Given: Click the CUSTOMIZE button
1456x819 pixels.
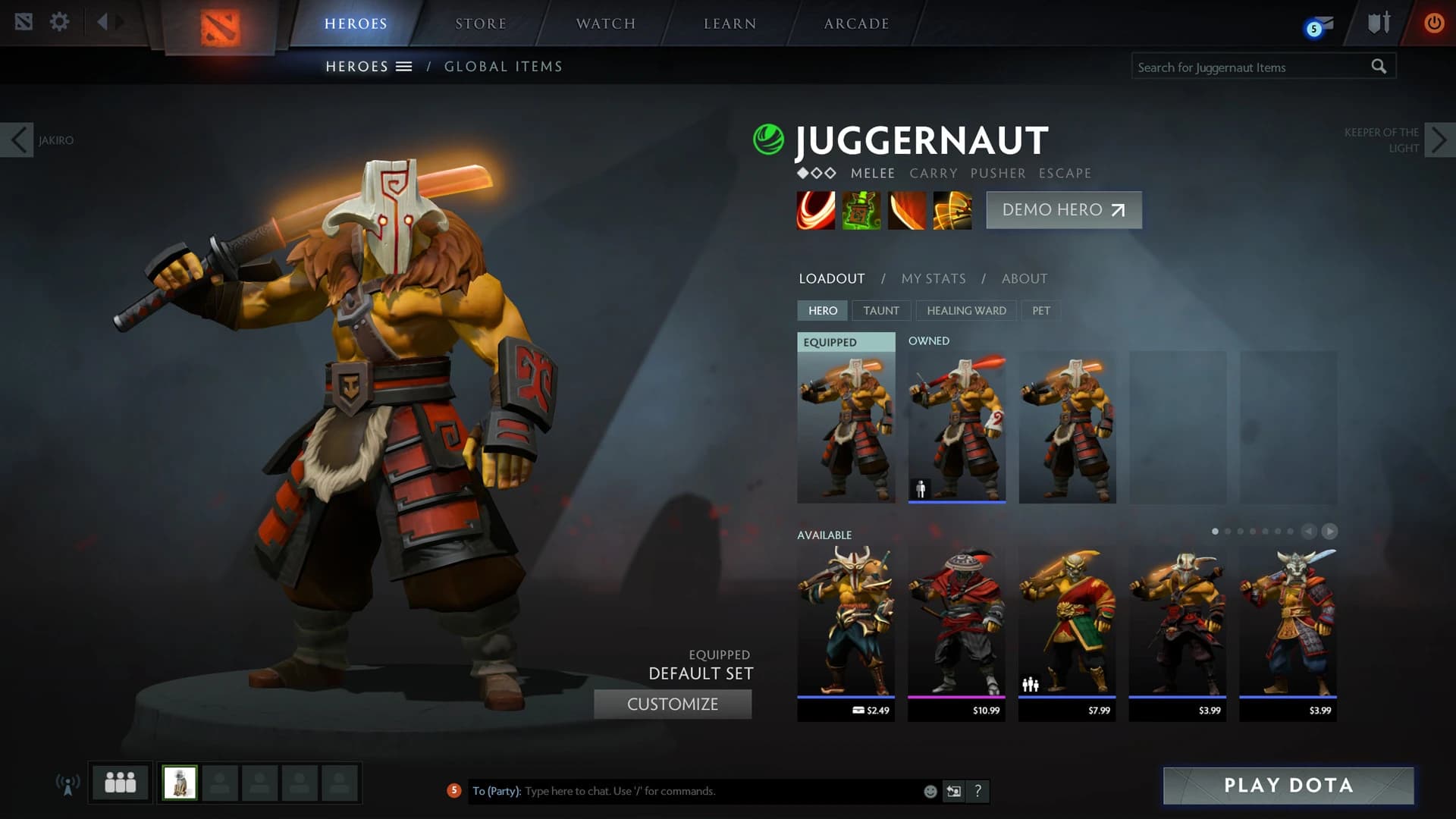Looking at the screenshot, I should point(672,704).
